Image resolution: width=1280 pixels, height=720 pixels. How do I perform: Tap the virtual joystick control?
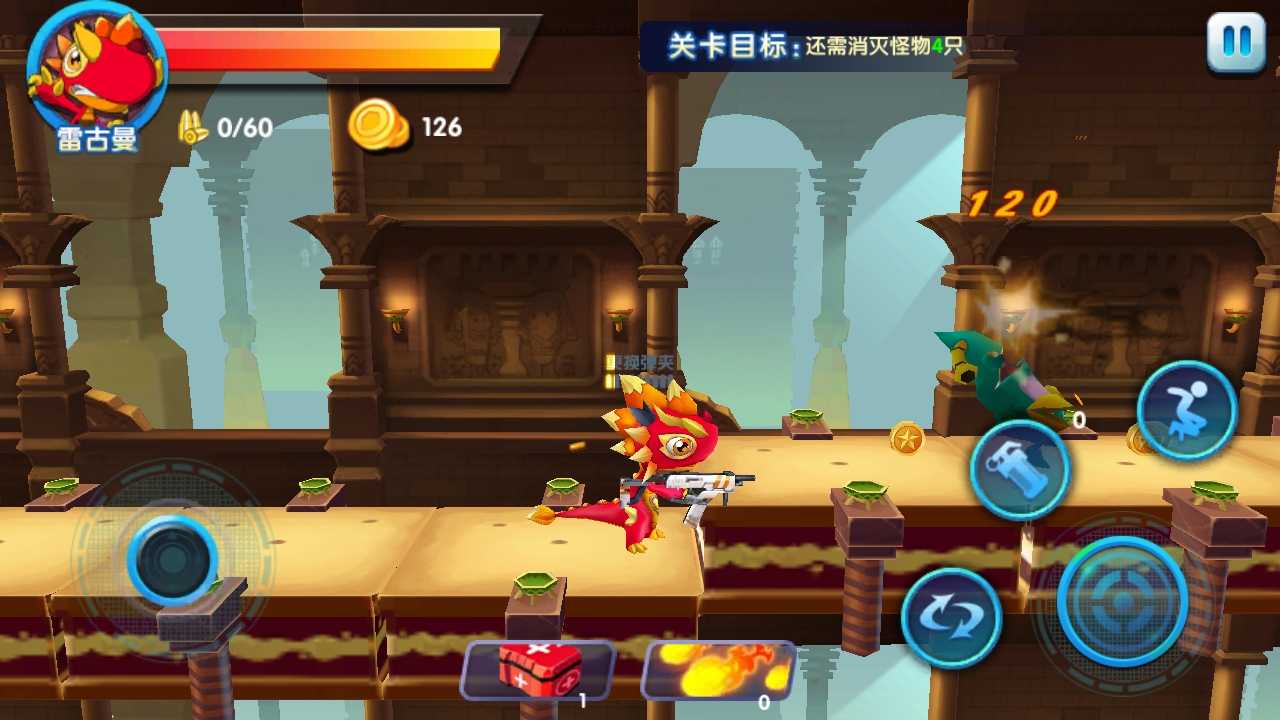point(172,560)
